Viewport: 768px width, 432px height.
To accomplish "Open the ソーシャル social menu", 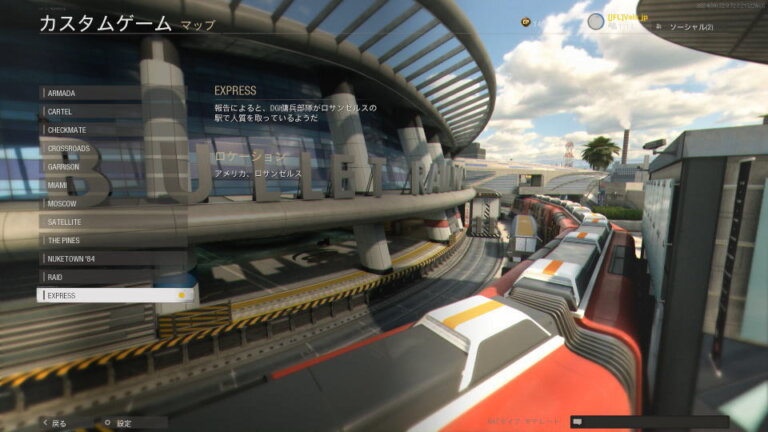I will tap(691, 26).
